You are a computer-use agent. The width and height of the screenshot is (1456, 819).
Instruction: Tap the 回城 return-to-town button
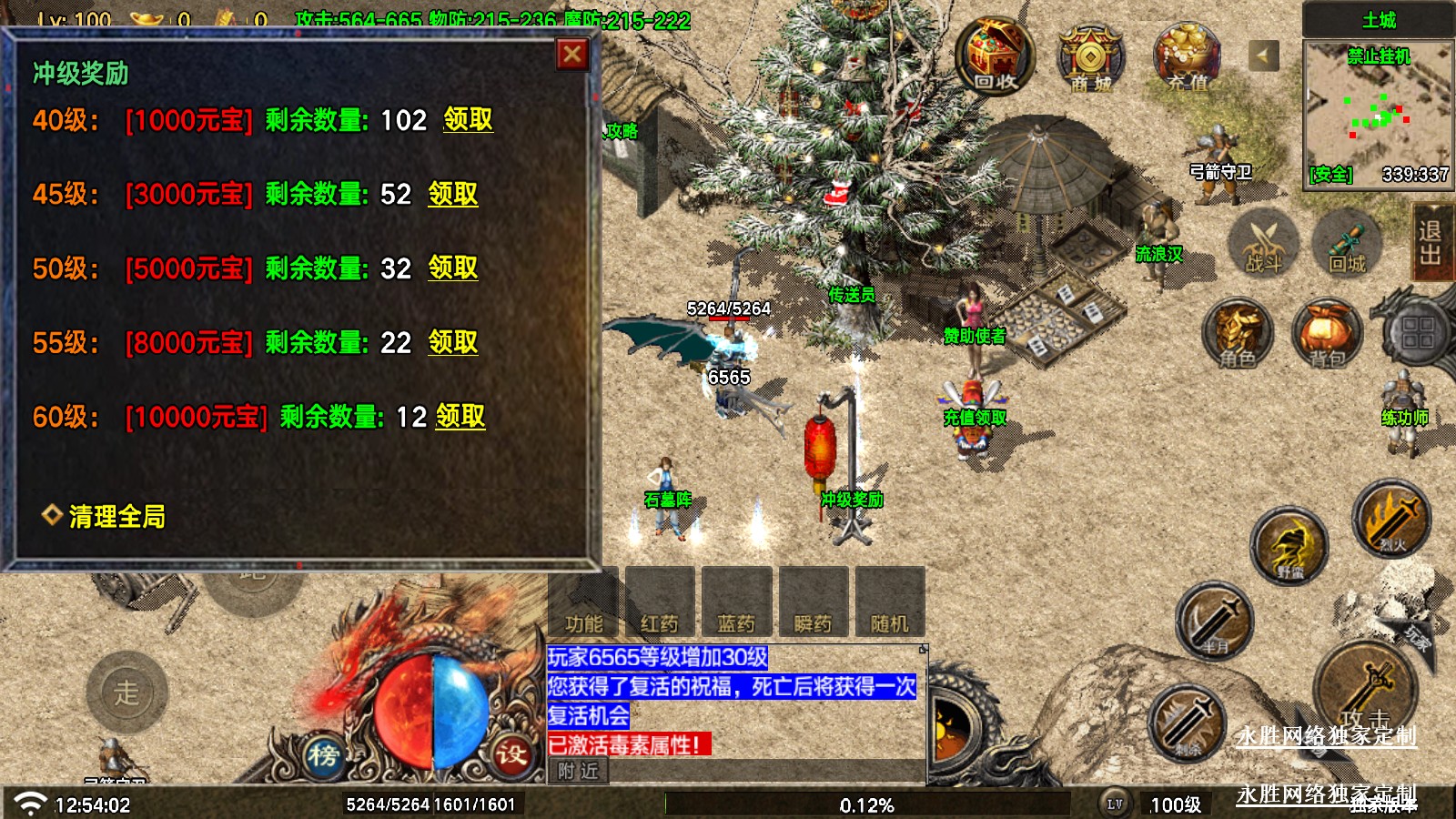[1347, 244]
